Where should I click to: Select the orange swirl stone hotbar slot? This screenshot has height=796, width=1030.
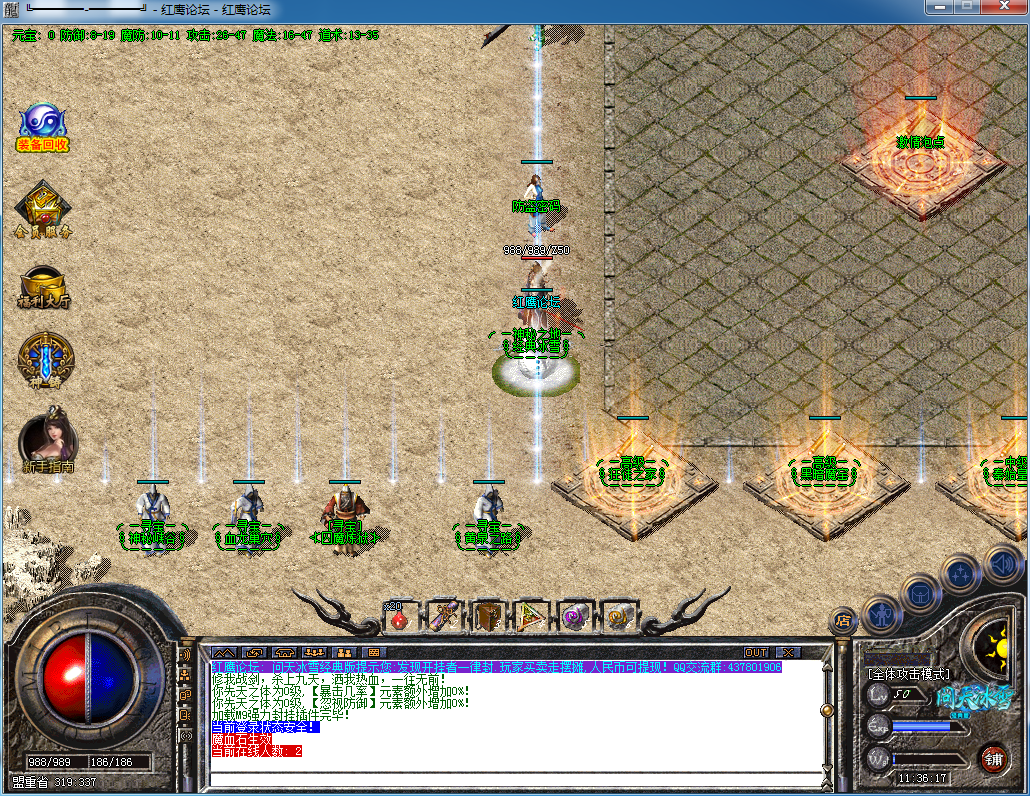(x=617, y=617)
